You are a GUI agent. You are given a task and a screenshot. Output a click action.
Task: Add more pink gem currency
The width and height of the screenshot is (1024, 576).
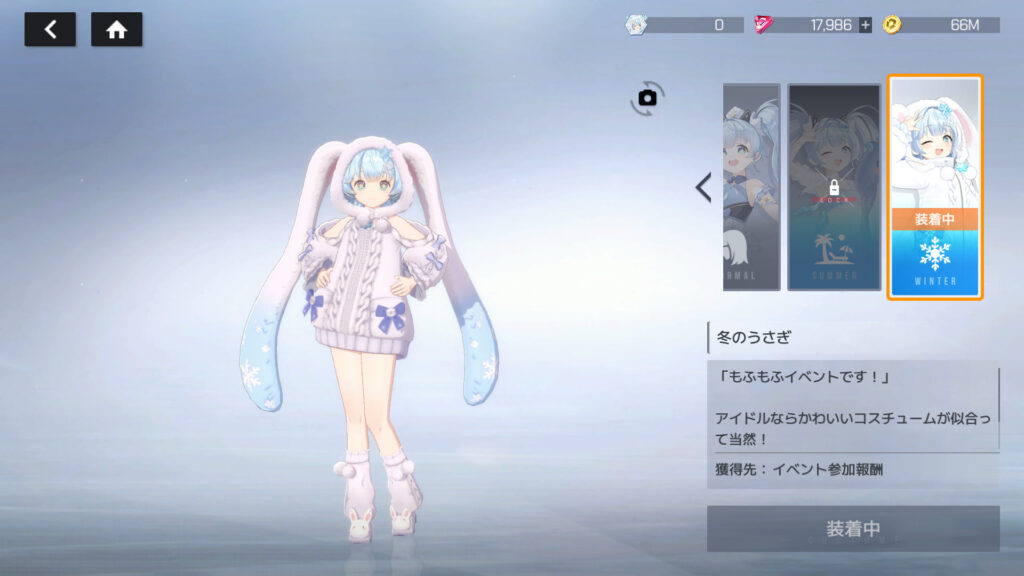point(865,25)
